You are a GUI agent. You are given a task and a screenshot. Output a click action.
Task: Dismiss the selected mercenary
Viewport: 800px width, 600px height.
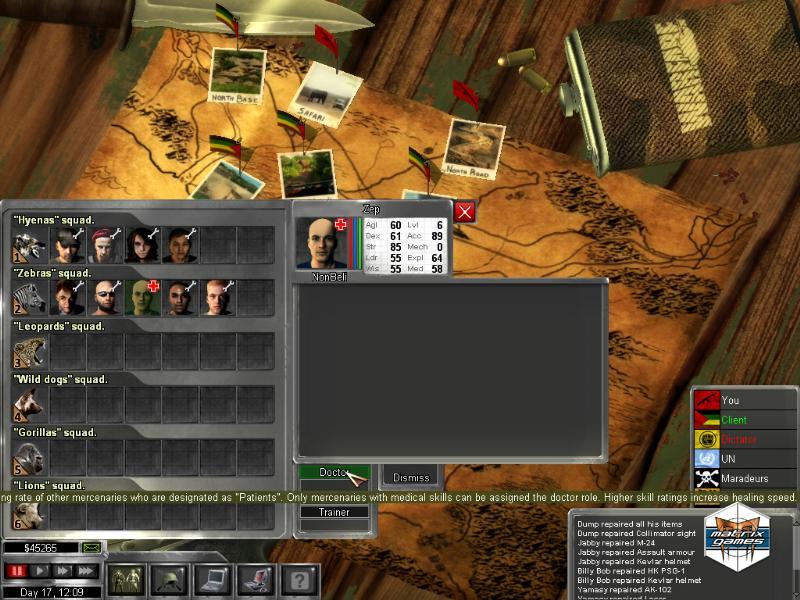pyautogui.click(x=411, y=477)
